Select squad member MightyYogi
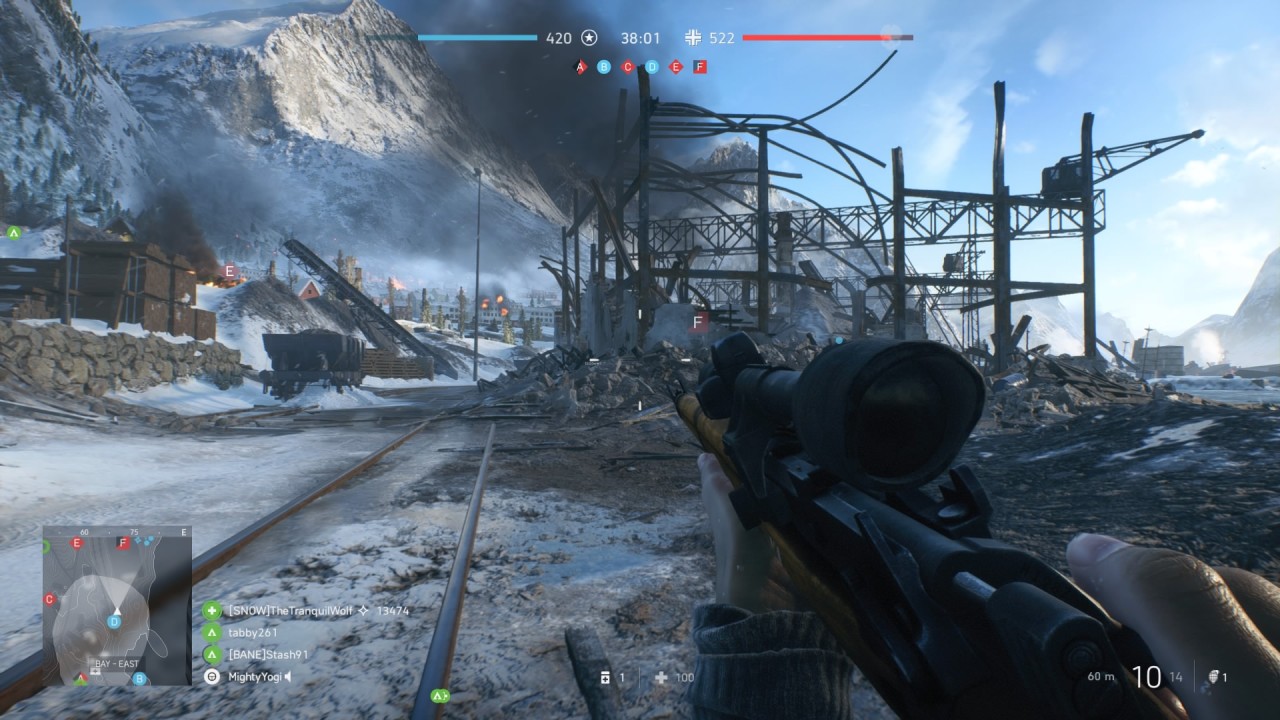Screen dimensions: 1280x720 255,677
